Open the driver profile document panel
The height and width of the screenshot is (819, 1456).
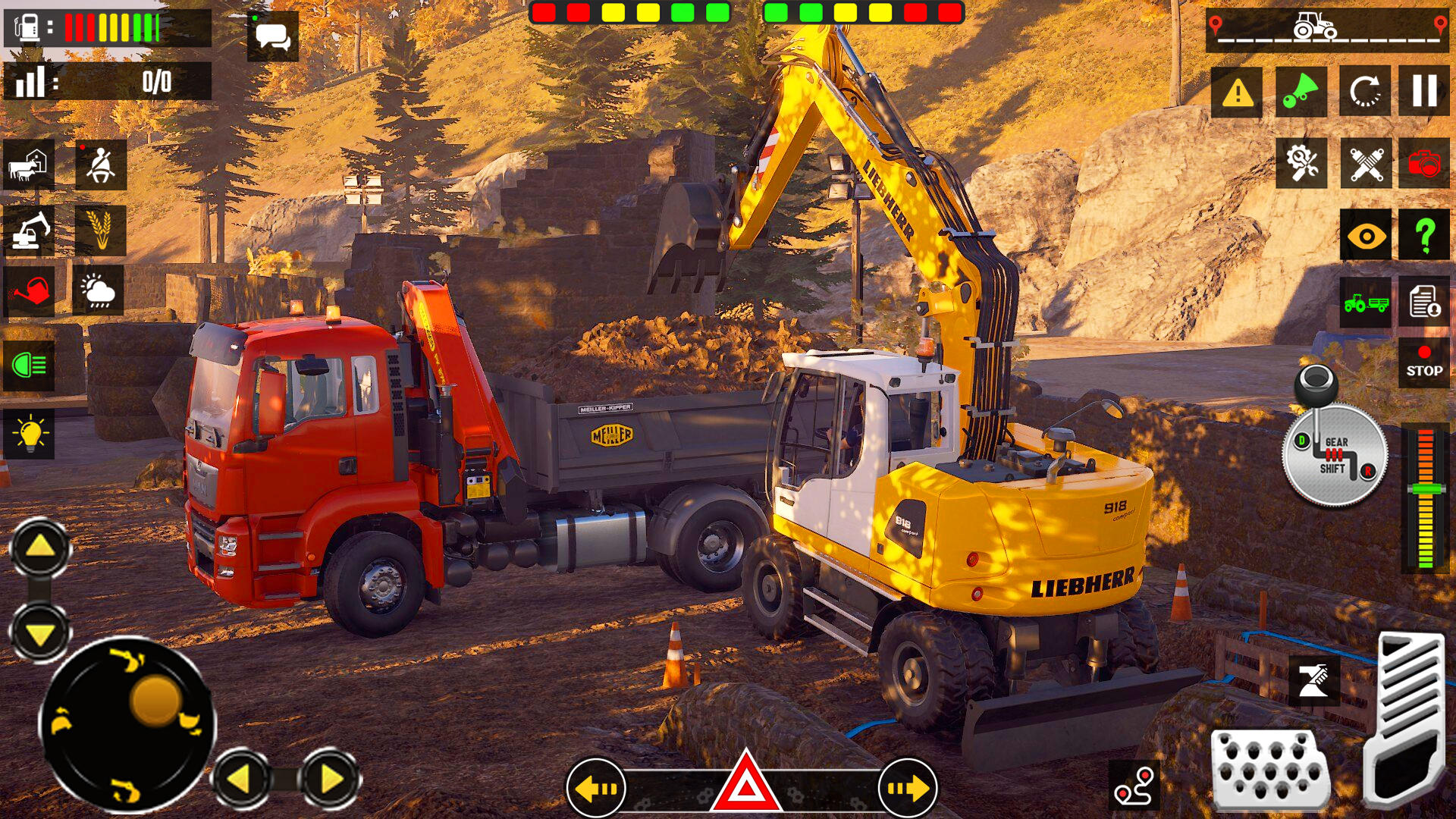(1426, 301)
